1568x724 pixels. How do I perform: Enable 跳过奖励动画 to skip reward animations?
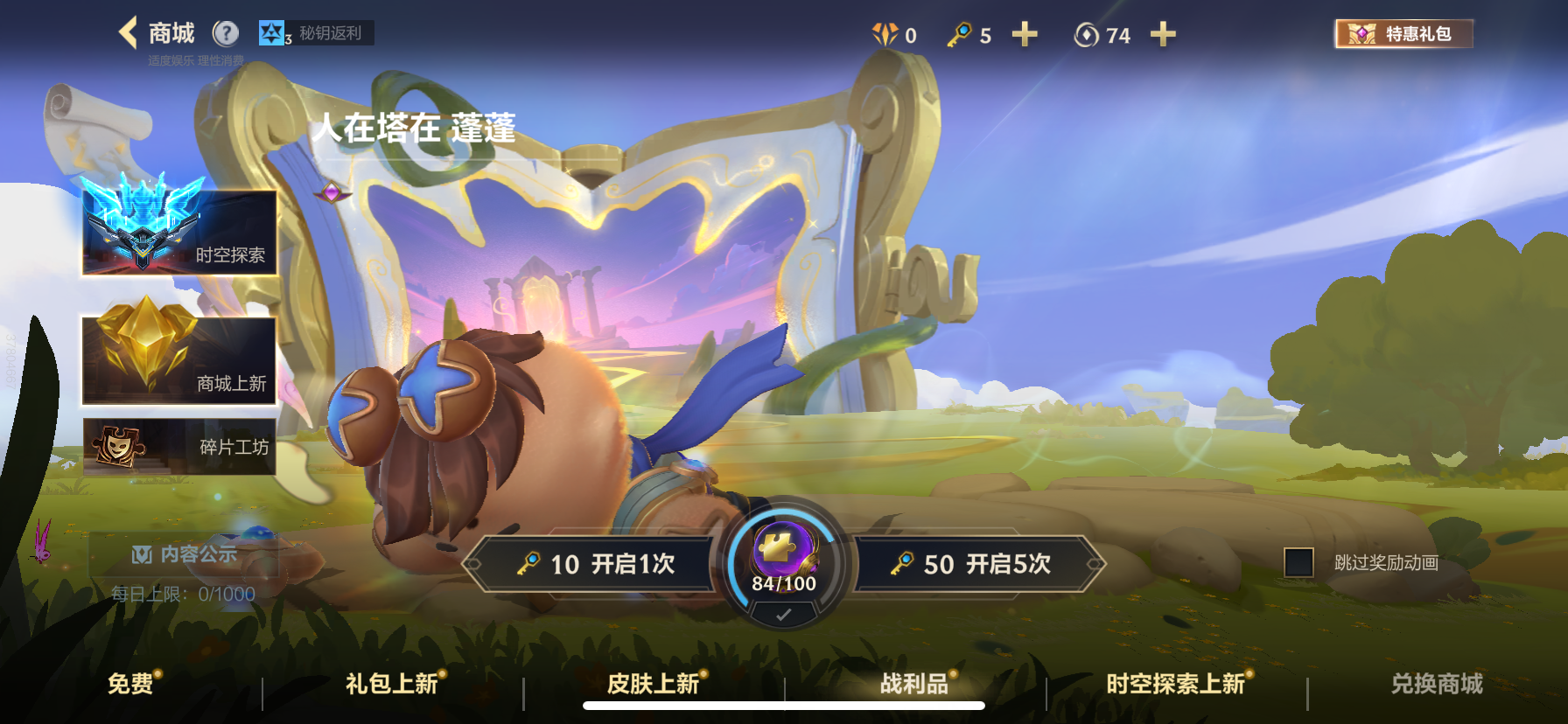1299,564
